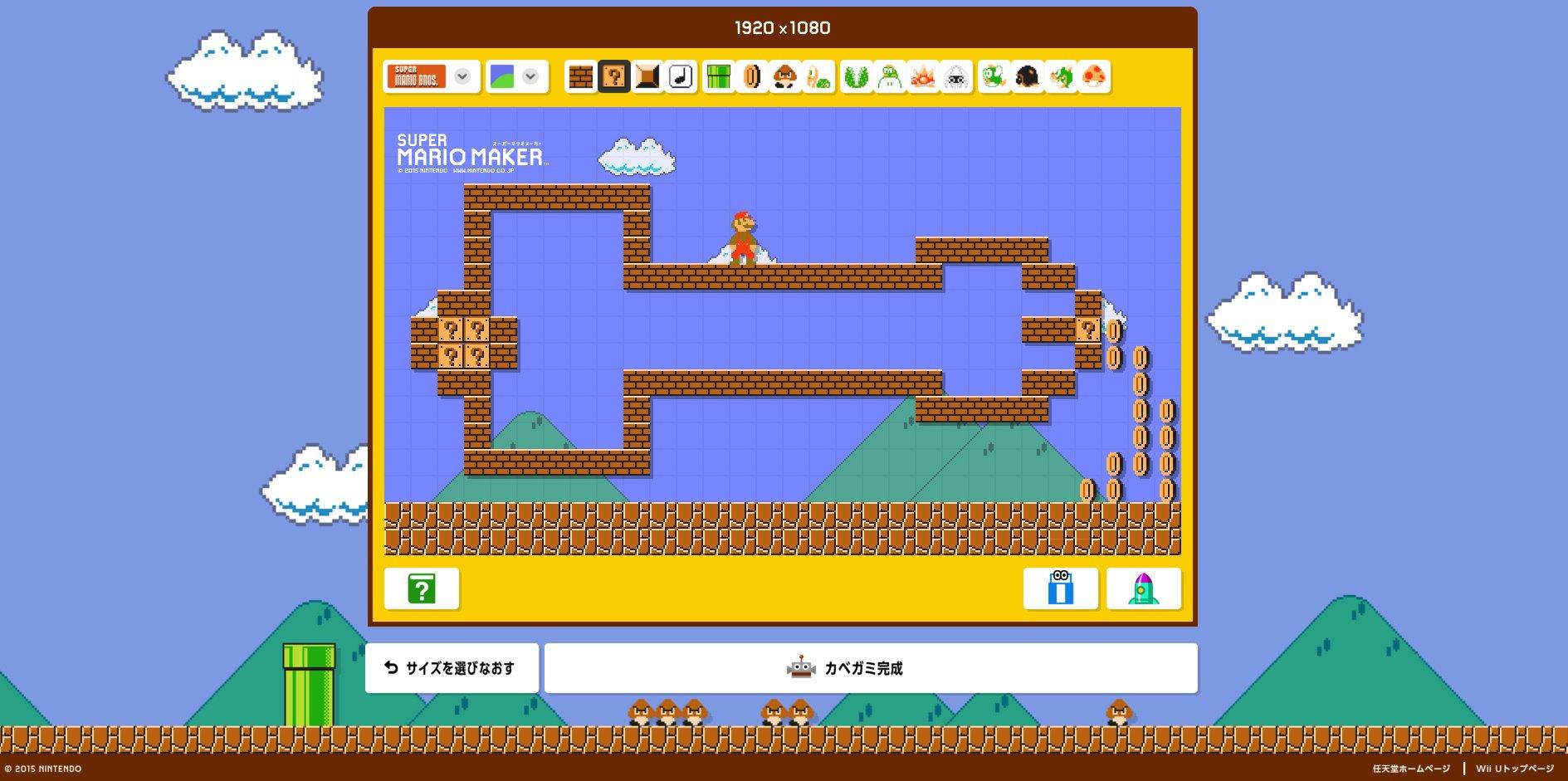Select the warp pipe tool
Viewport: 1568px width, 781px height.
[x=720, y=77]
